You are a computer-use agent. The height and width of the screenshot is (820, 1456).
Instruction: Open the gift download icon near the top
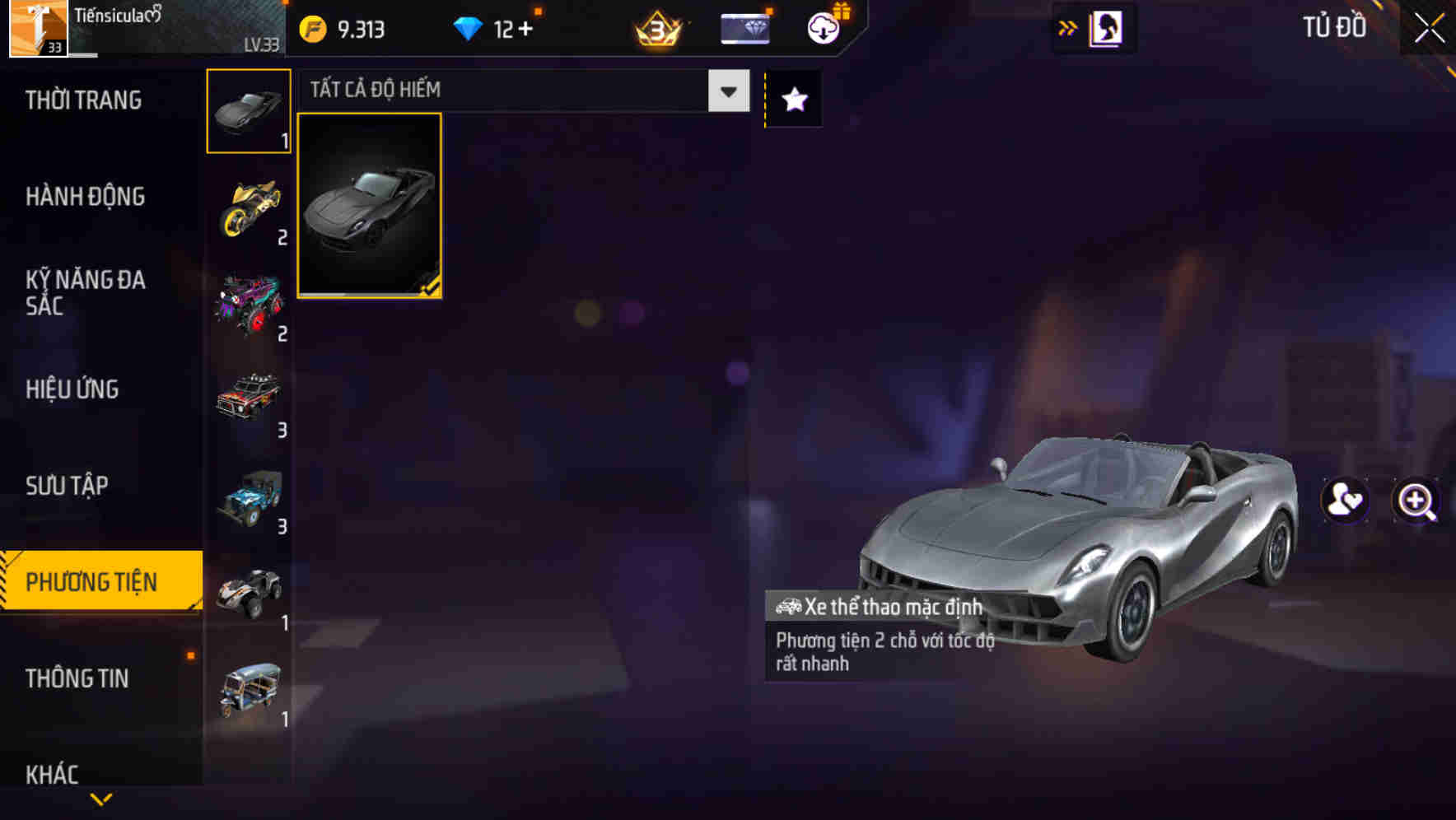(x=821, y=27)
